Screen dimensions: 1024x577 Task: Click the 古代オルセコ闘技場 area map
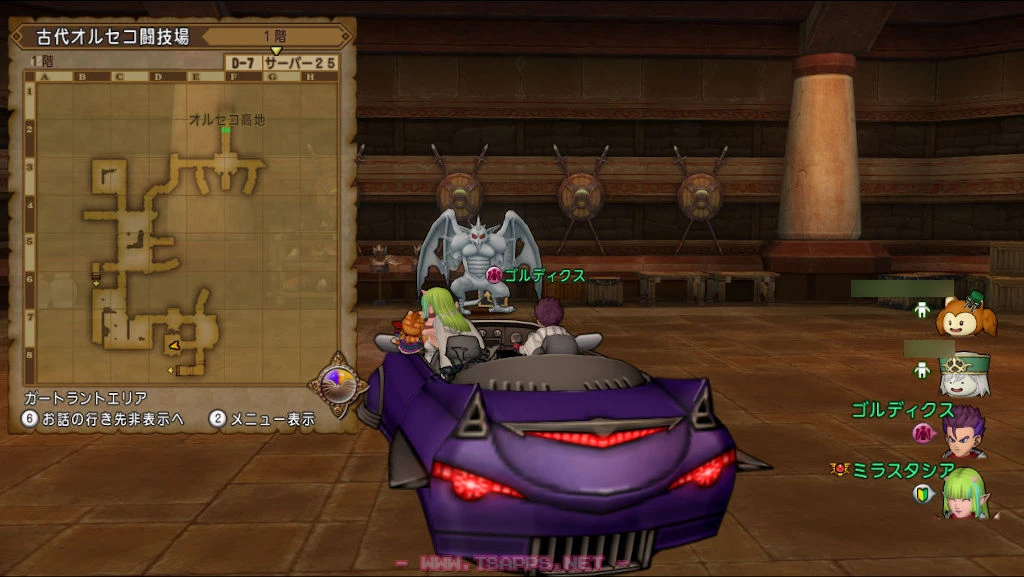[180, 230]
